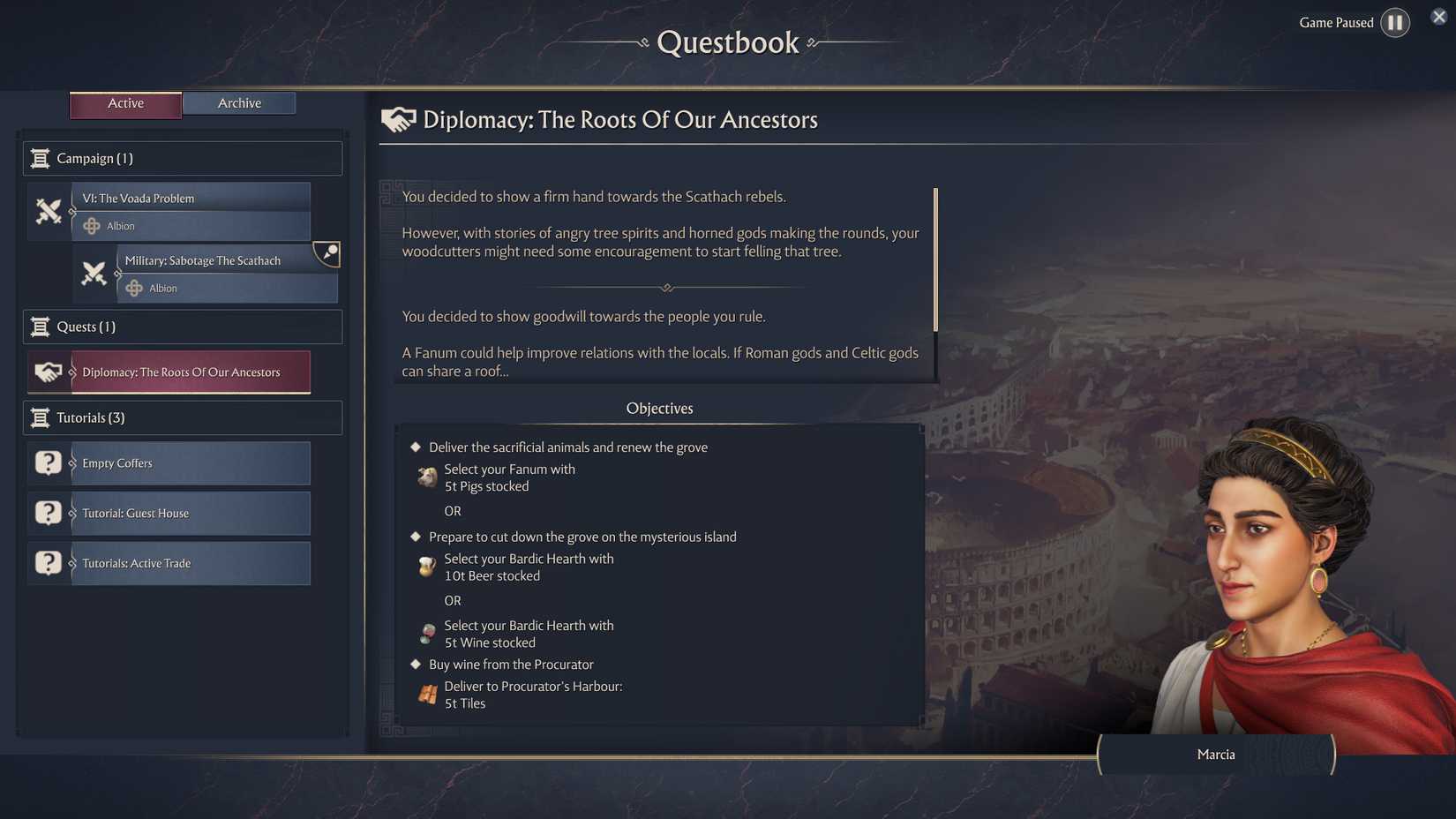Click the beer mug icon for the Bardic Hearth objective
This screenshot has width=1456, height=819.
click(x=426, y=566)
